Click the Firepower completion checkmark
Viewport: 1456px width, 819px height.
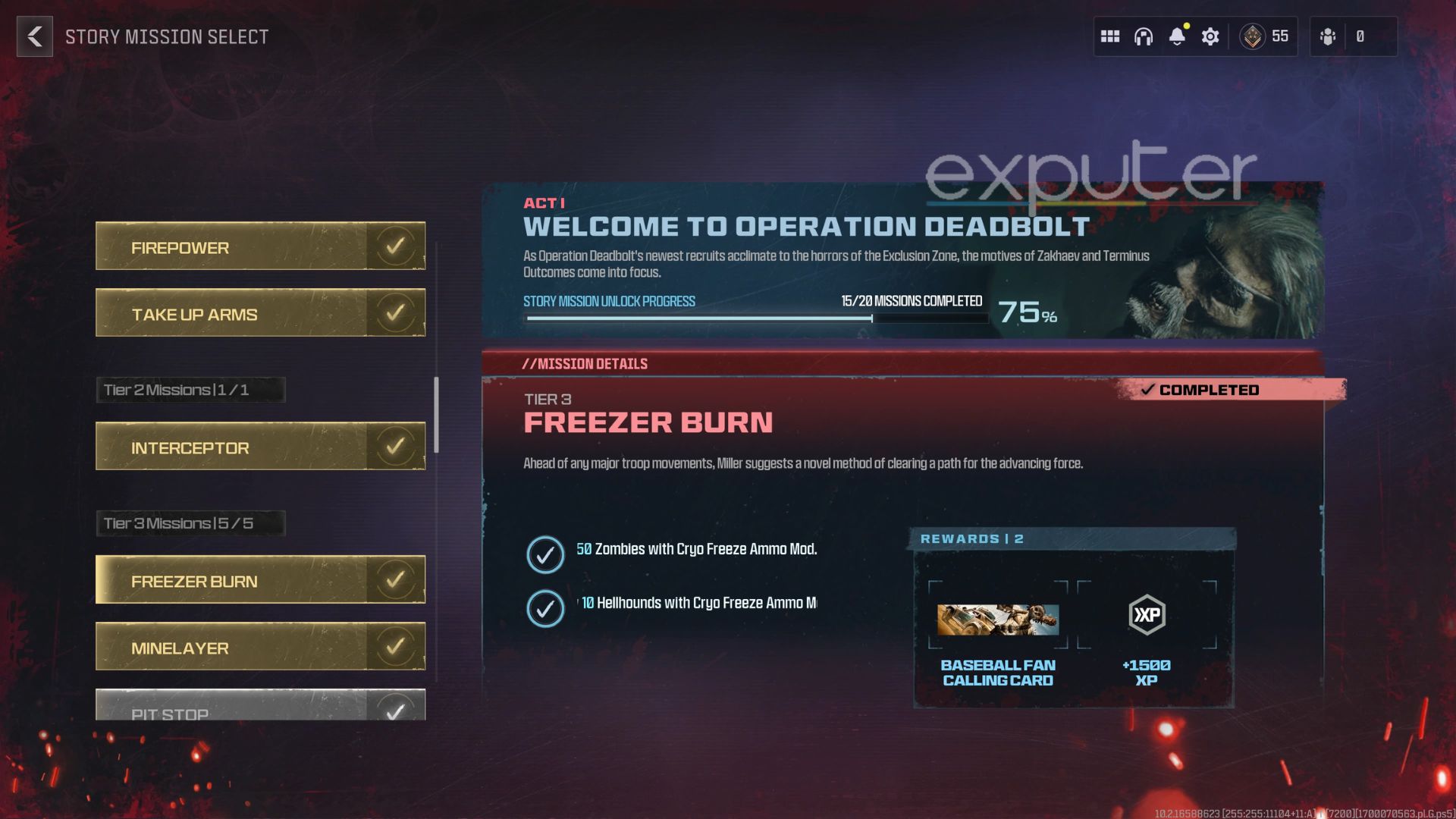tap(395, 244)
